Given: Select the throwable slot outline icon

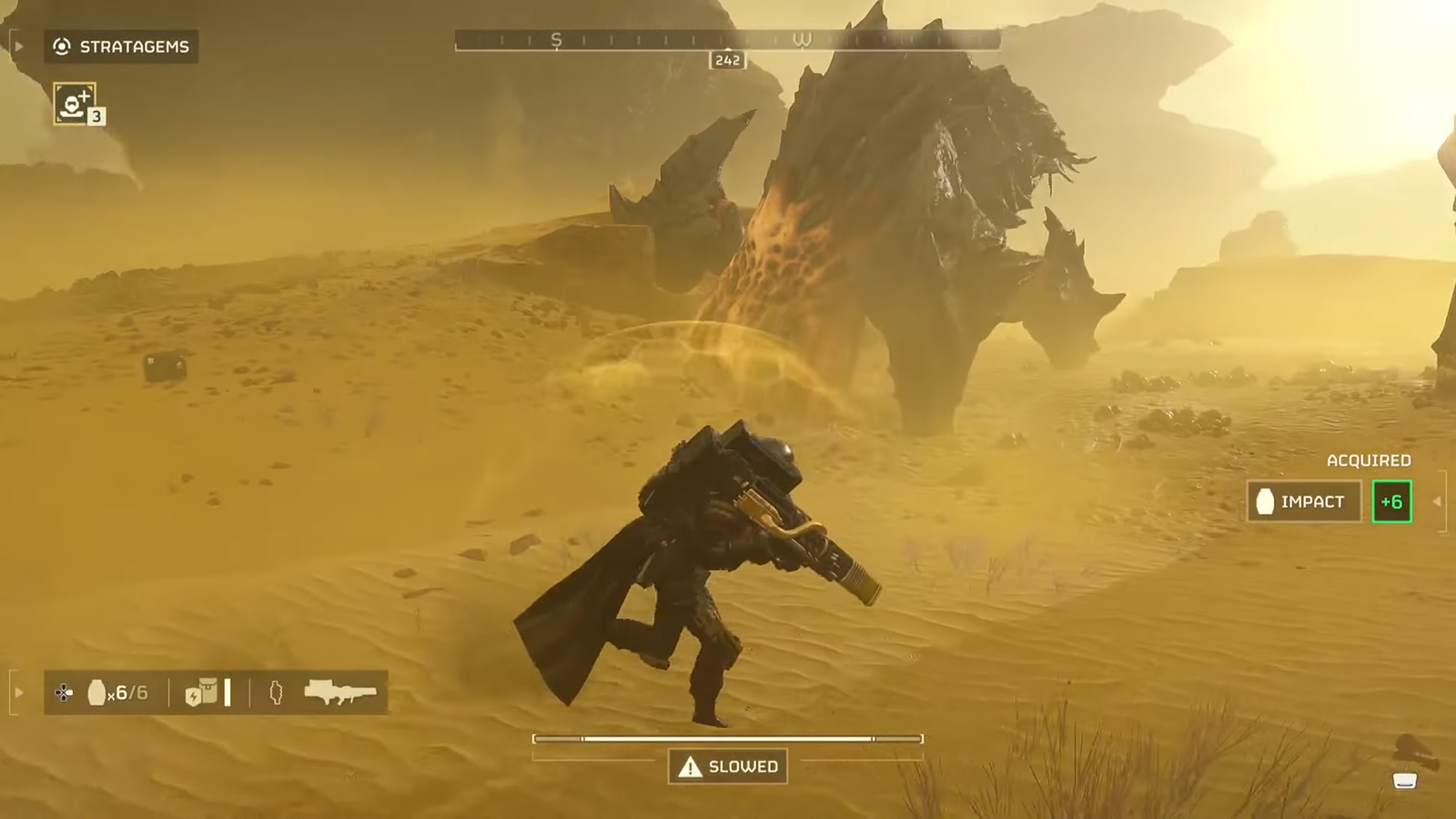Looking at the screenshot, I should click(x=276, y=693).
